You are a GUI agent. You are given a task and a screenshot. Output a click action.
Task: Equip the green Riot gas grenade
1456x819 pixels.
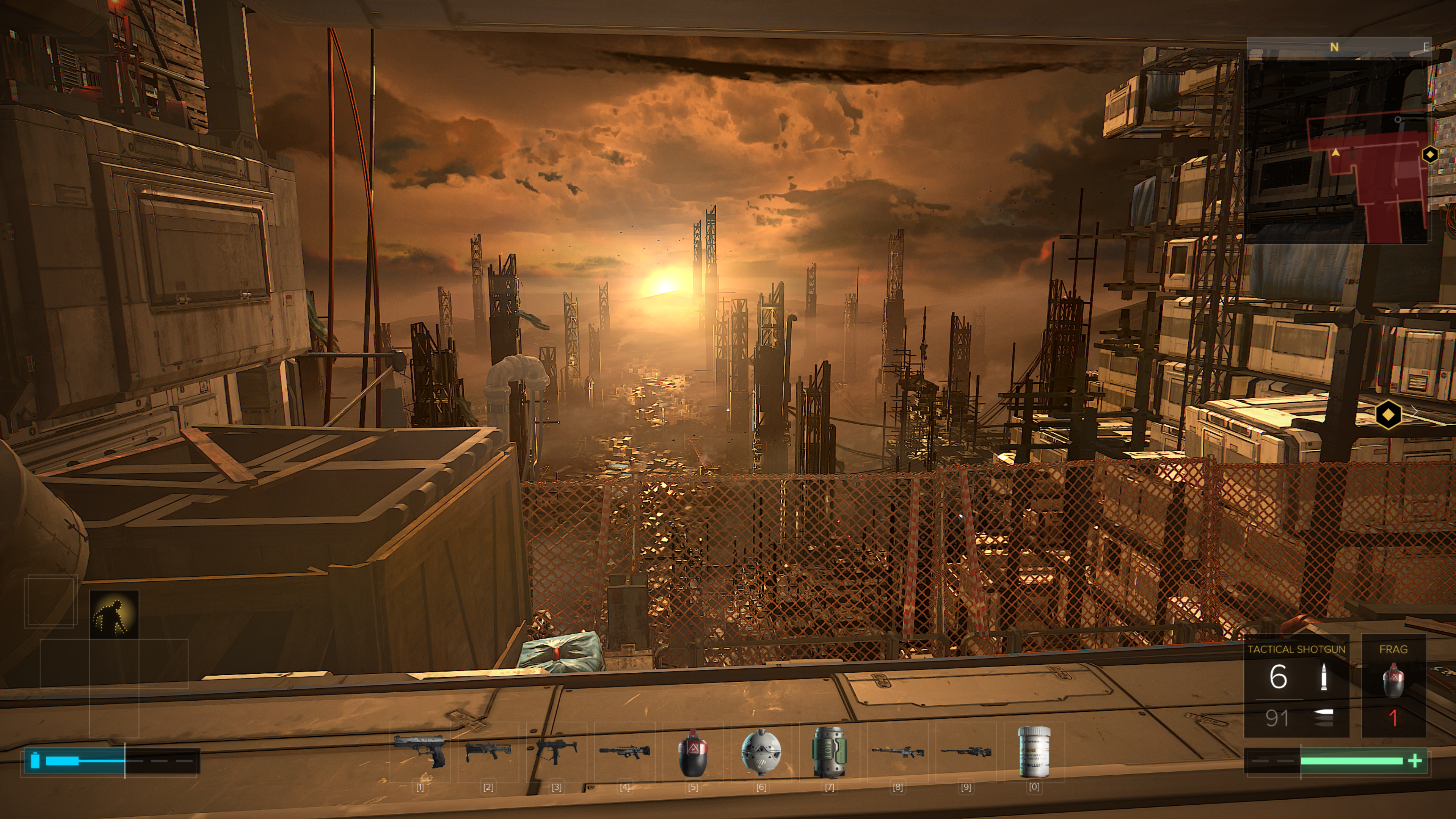(x=829, y=752)
